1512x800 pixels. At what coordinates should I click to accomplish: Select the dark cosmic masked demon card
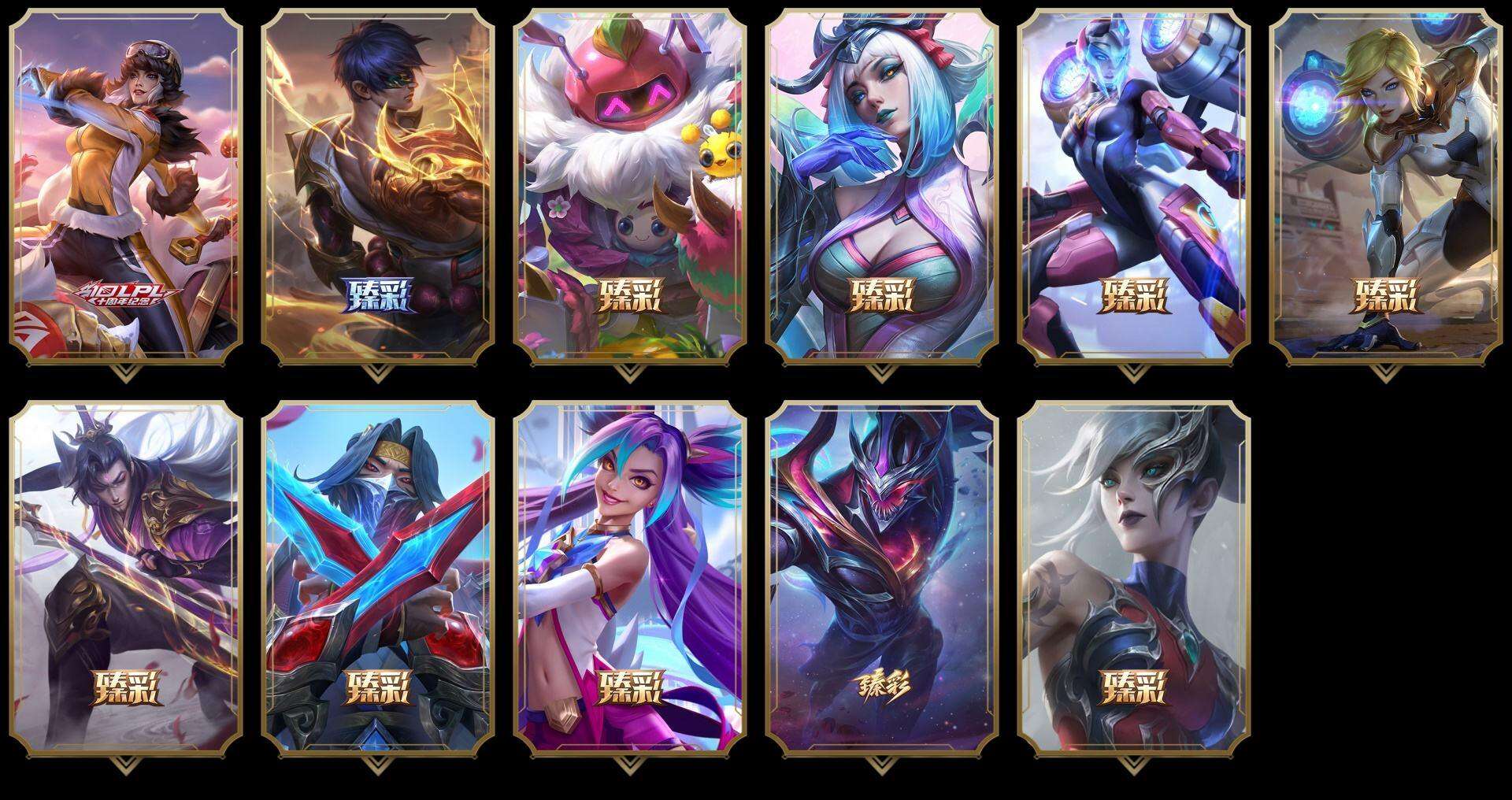(x=881, y=578)
